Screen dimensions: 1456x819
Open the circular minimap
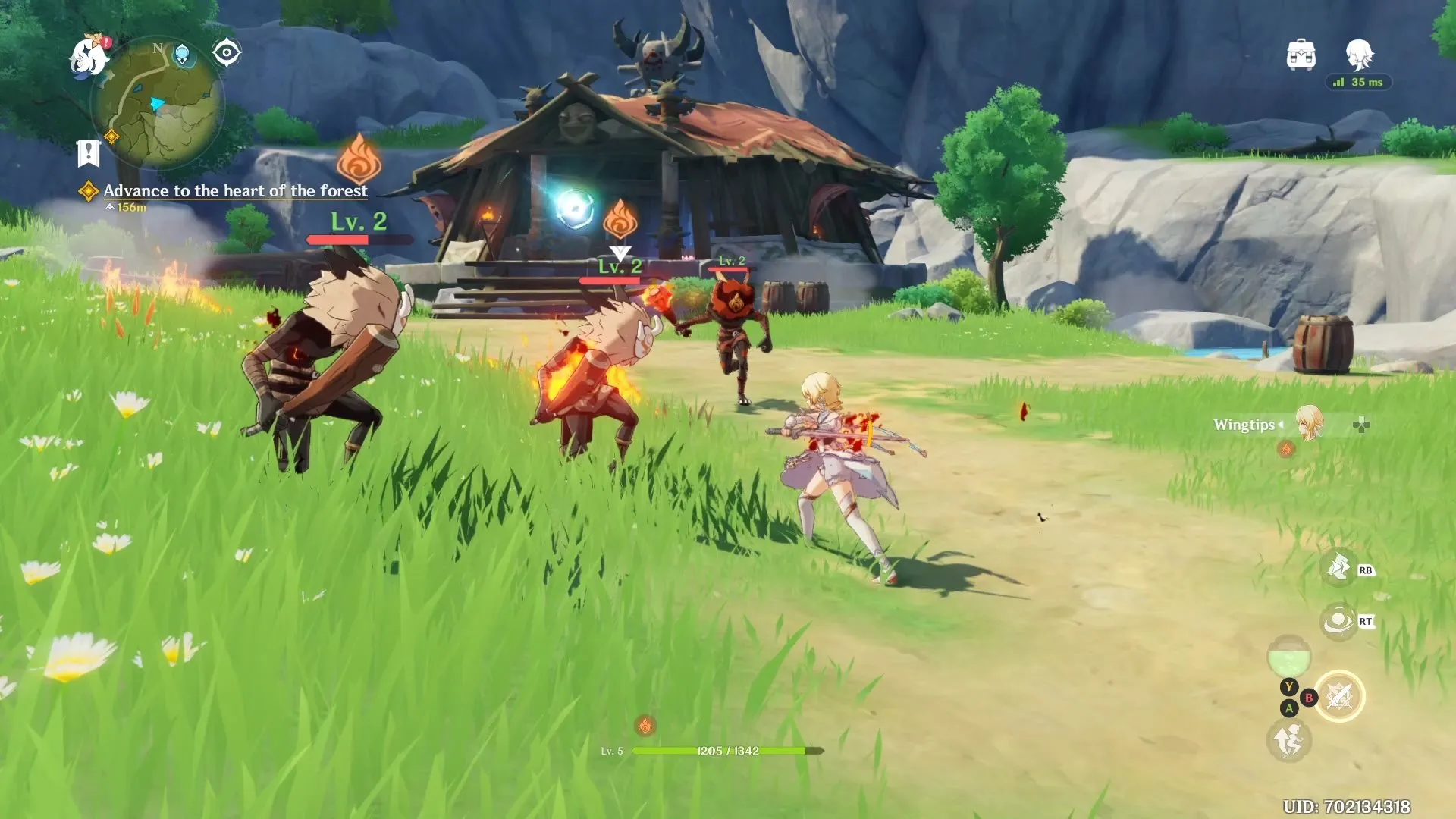tap(158, 105)
